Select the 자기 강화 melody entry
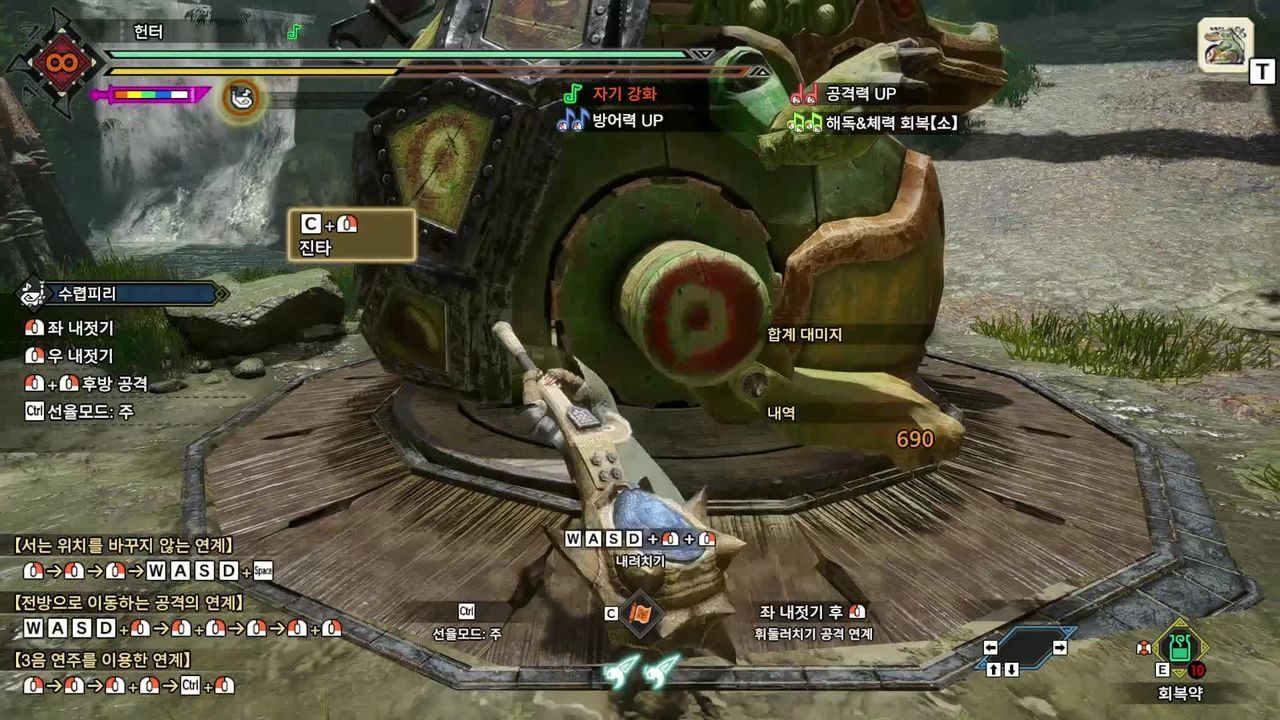 click(624, 94)
